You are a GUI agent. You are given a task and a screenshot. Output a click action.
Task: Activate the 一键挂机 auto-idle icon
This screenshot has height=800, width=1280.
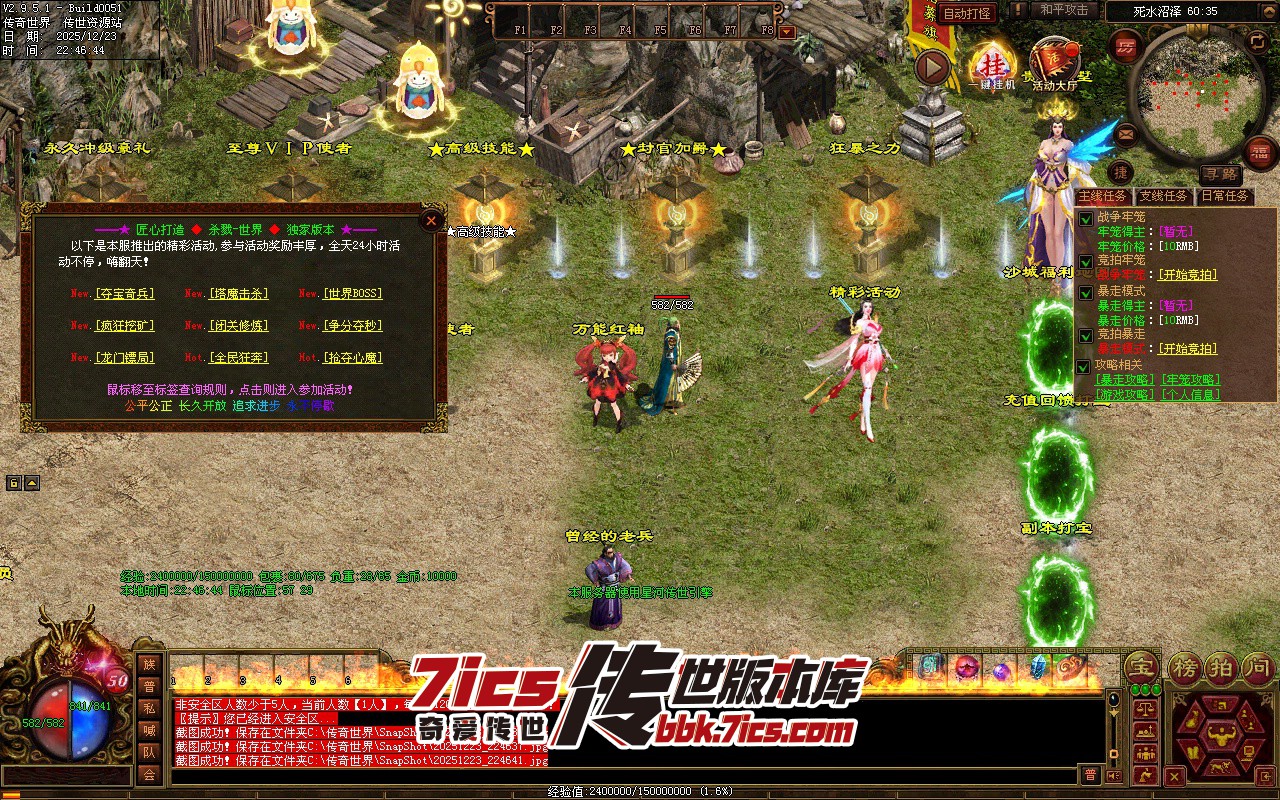(991, 64)
